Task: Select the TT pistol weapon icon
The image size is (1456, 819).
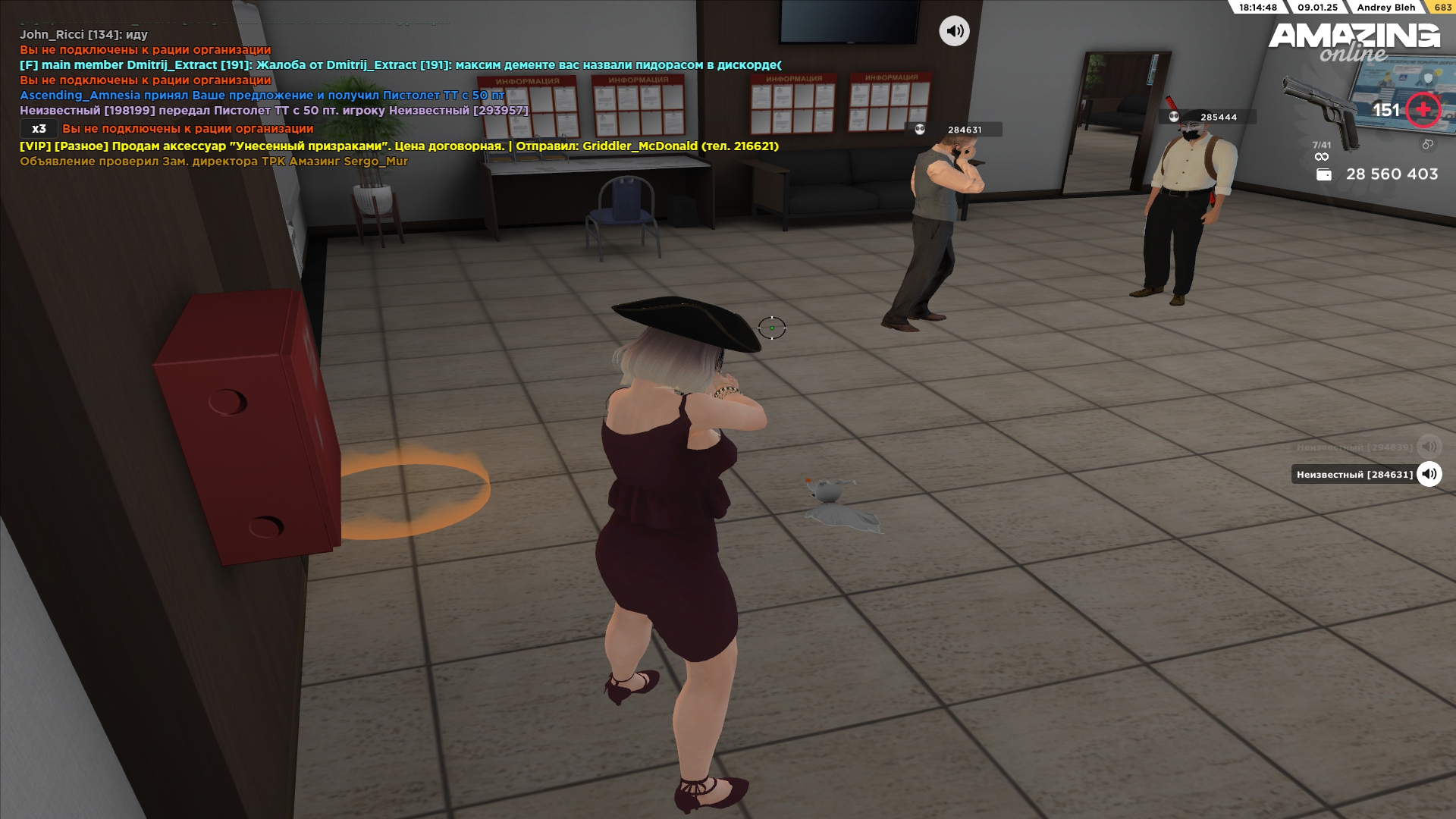Action: click(x=1323, y=111)
